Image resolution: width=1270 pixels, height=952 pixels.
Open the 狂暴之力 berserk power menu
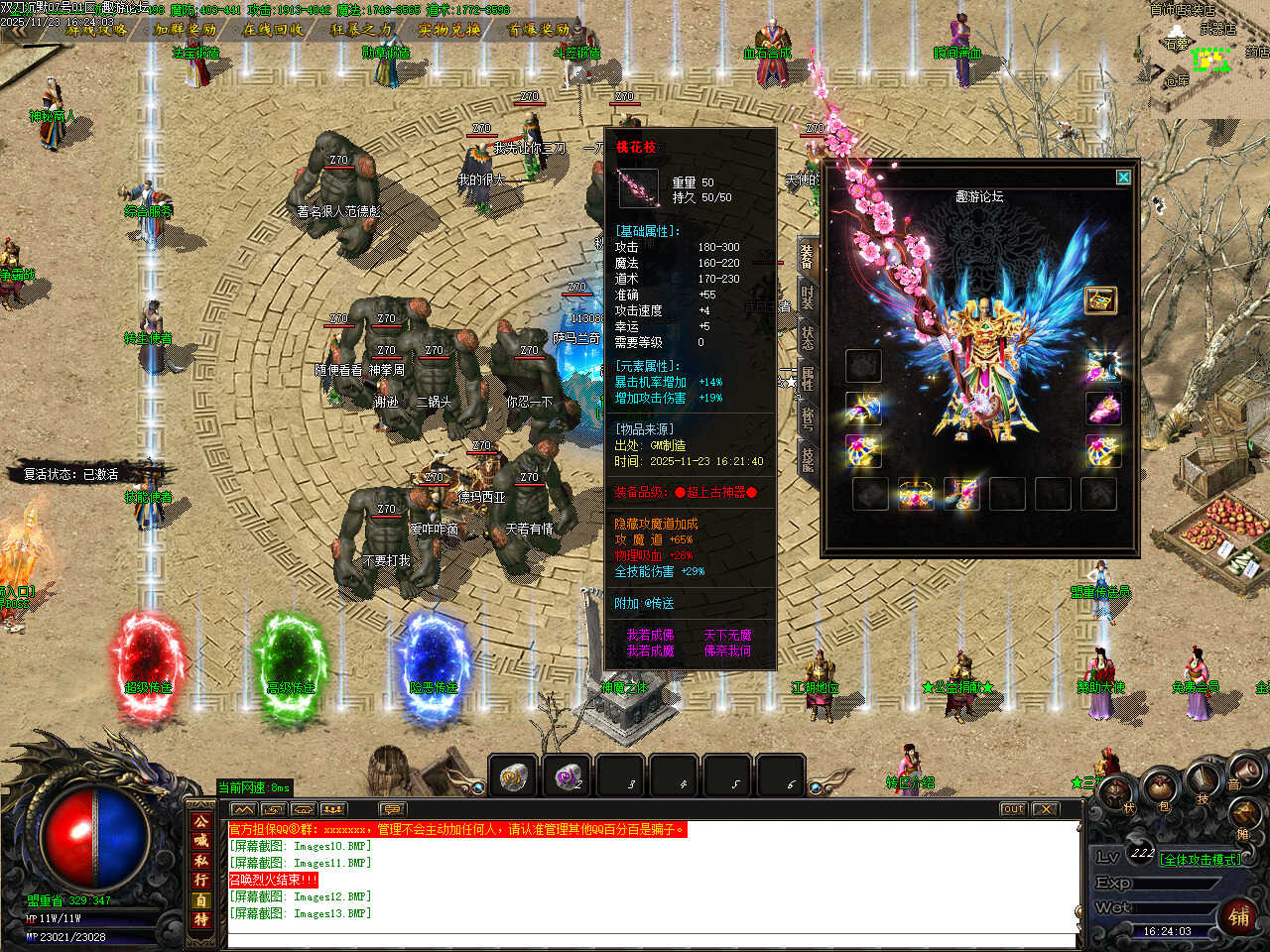point(362,30)
